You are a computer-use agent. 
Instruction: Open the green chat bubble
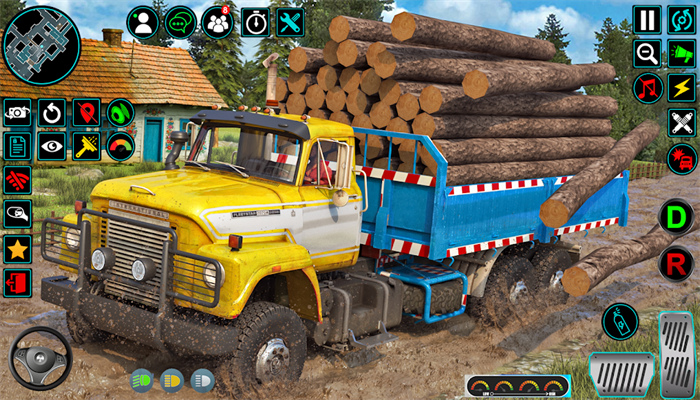tap(180, 22)
